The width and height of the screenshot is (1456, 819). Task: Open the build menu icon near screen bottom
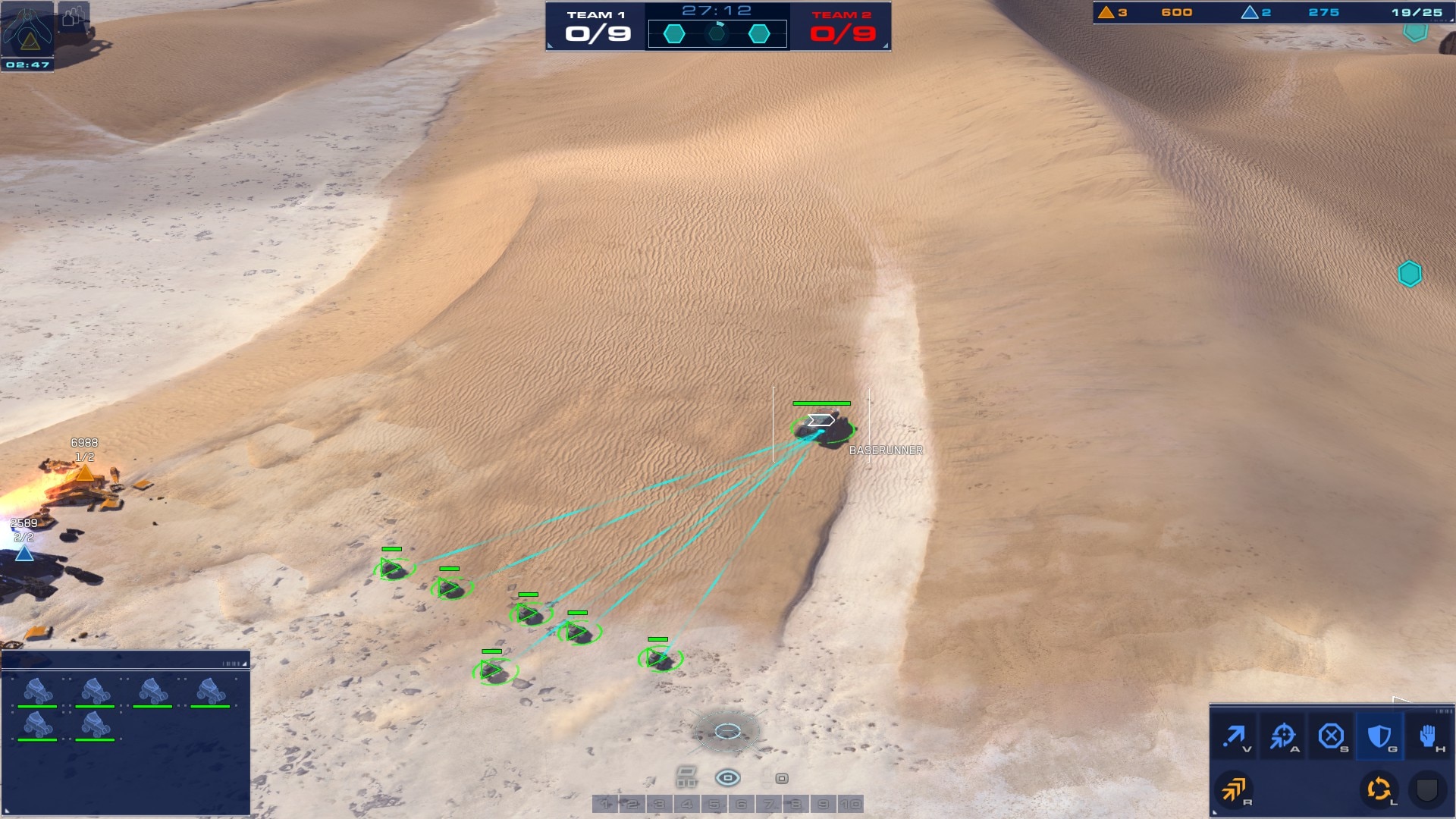[x=687, y=776]
